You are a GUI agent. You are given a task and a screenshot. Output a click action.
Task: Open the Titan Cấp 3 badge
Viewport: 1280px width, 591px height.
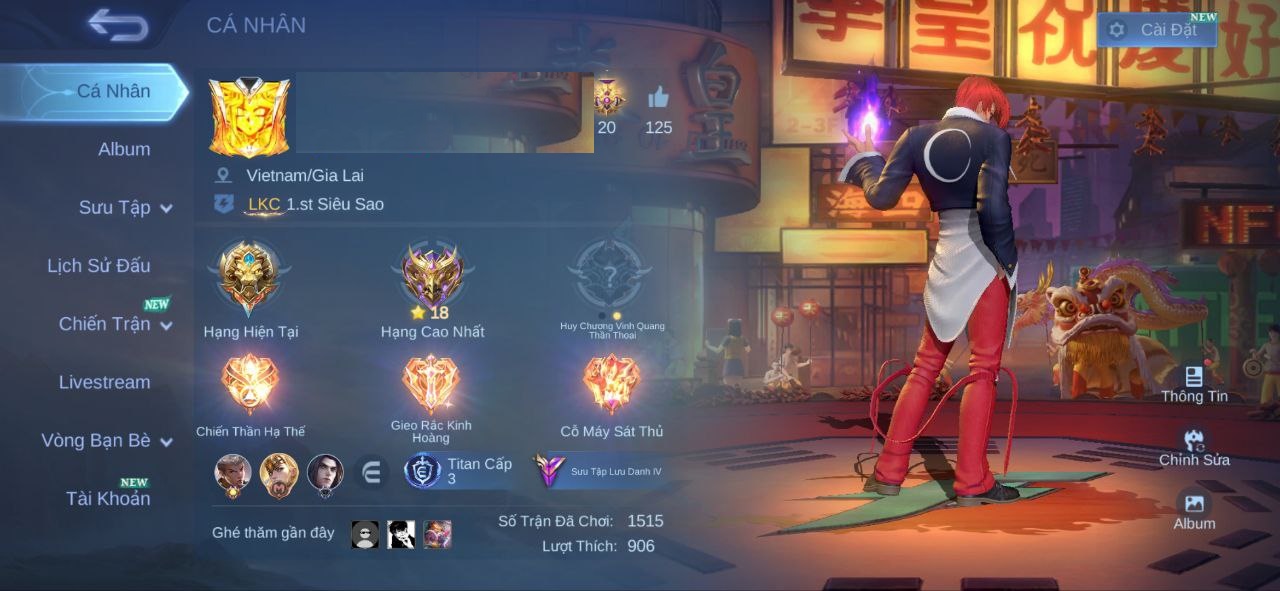[x=460, y=471]
